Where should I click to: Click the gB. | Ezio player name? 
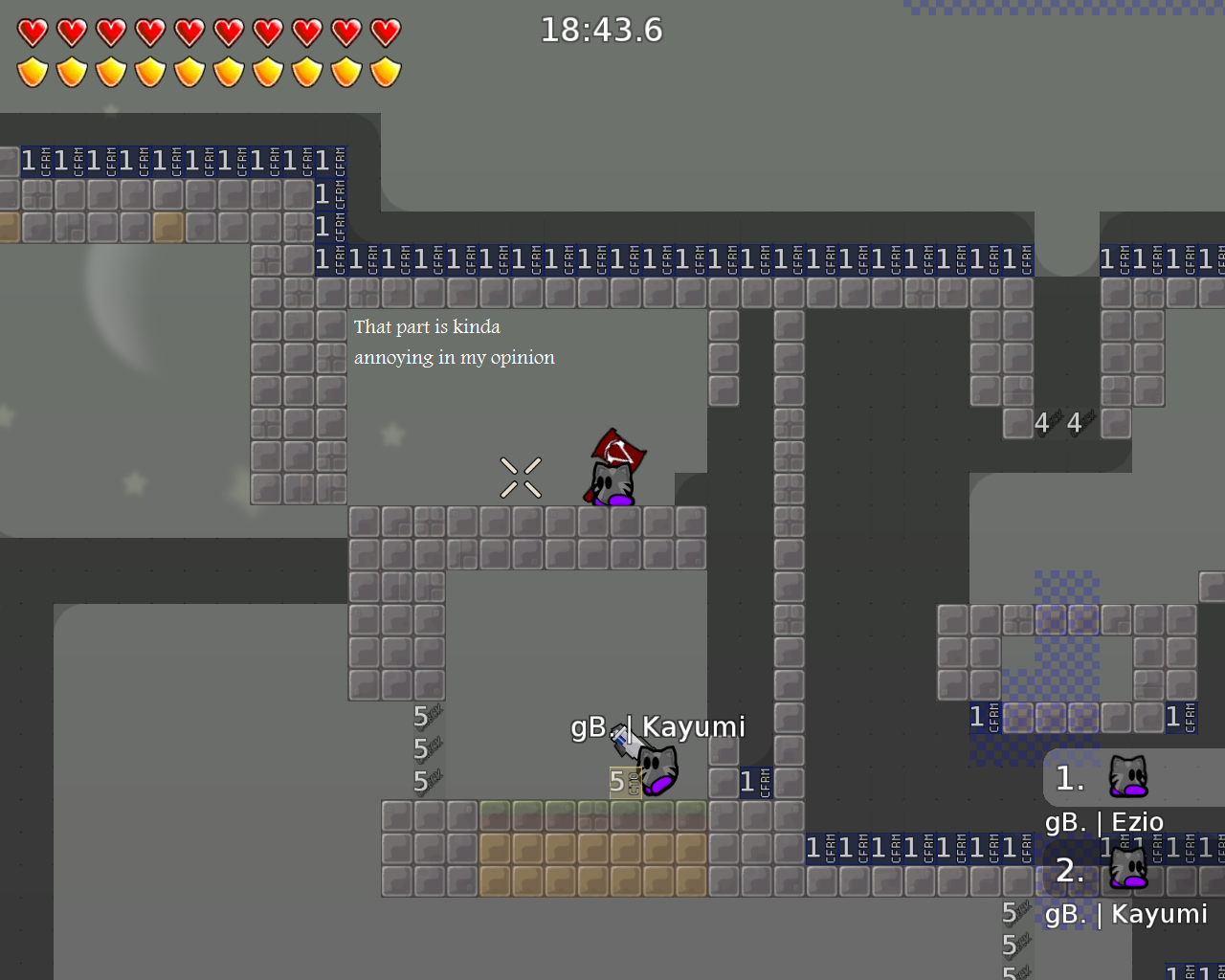pos(1105,821)
